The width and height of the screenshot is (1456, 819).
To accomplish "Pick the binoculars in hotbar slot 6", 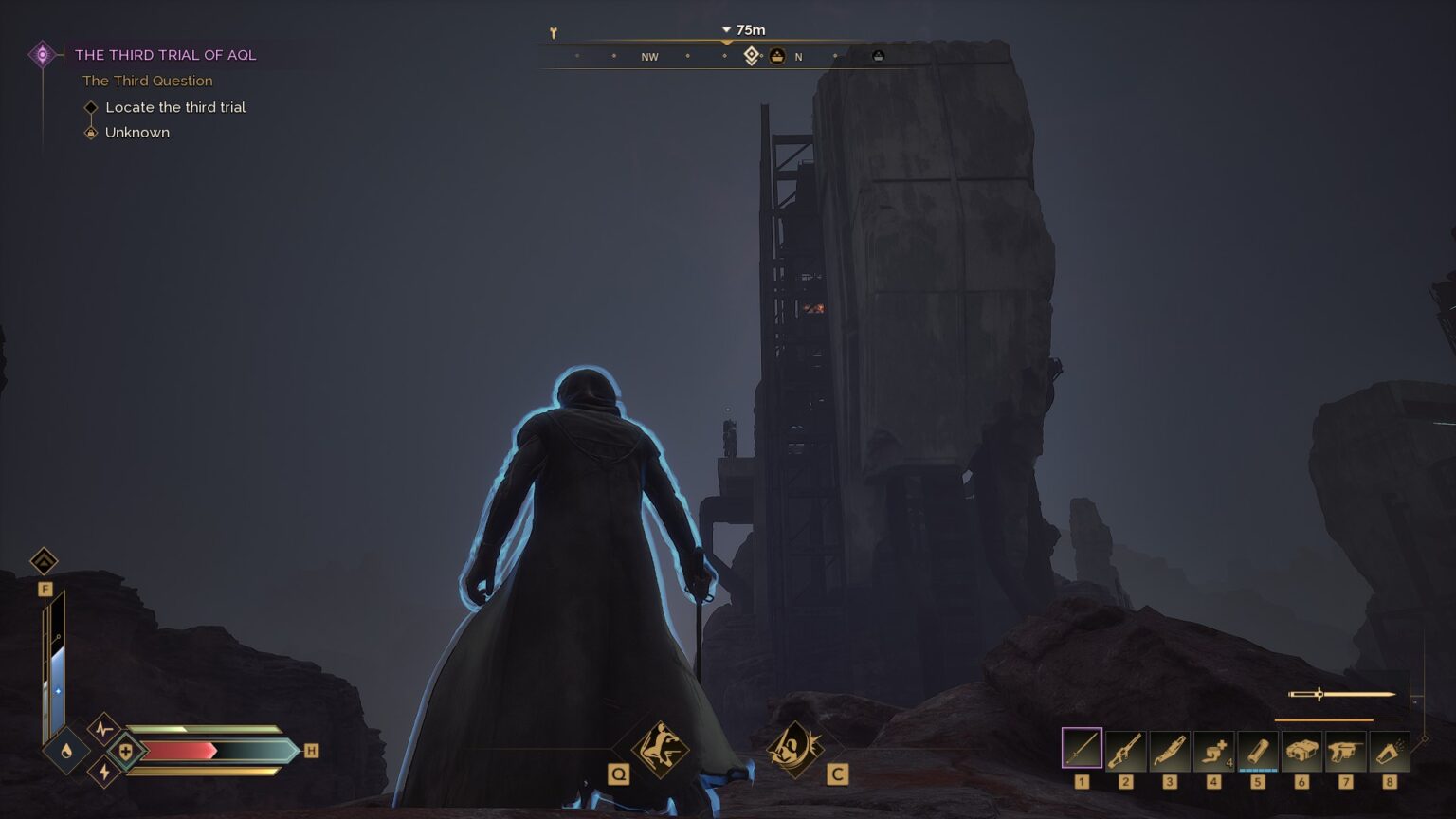I will [1301, 751].
